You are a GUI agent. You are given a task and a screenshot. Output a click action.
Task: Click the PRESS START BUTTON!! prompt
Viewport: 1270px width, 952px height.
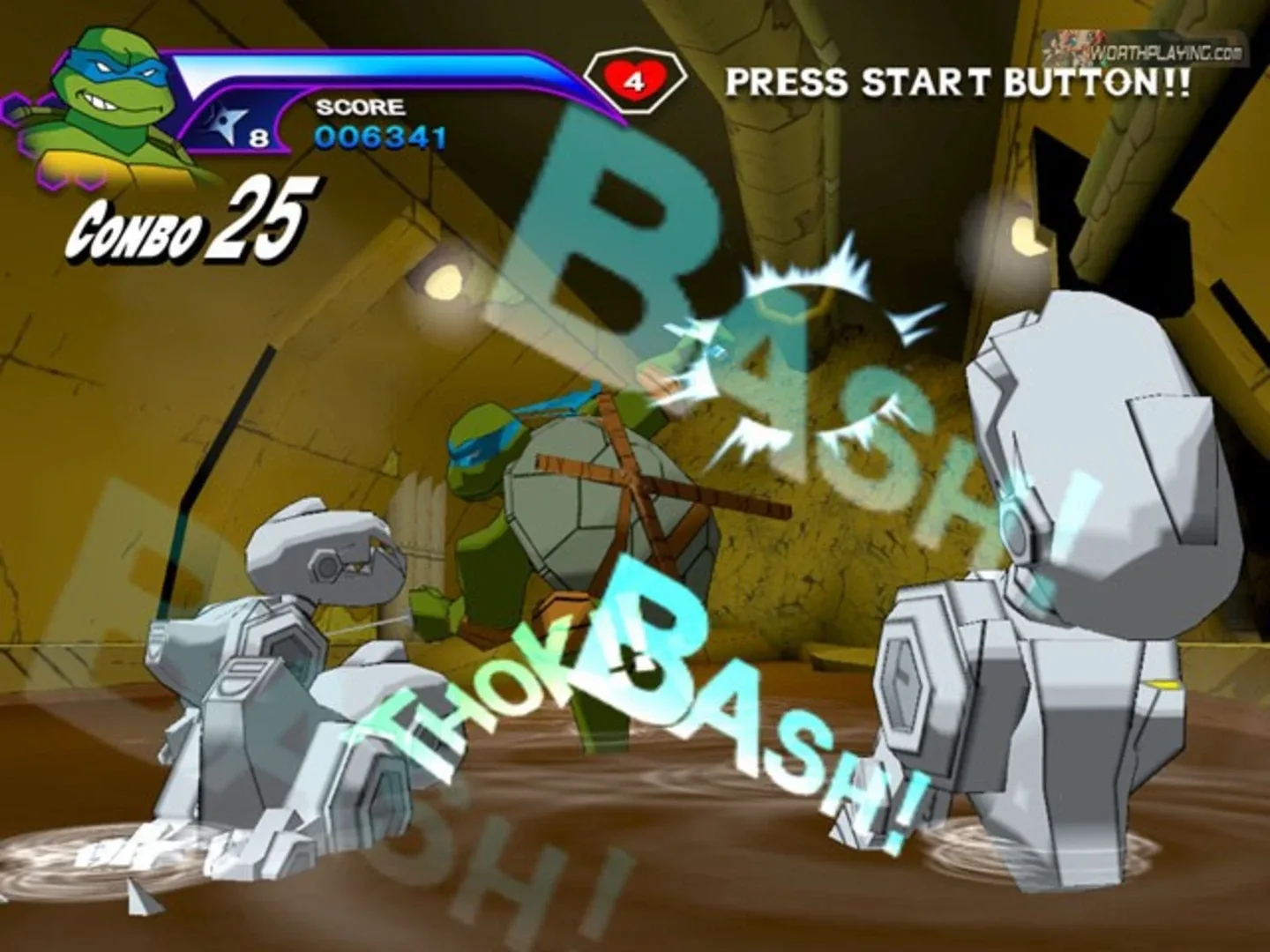957,81
